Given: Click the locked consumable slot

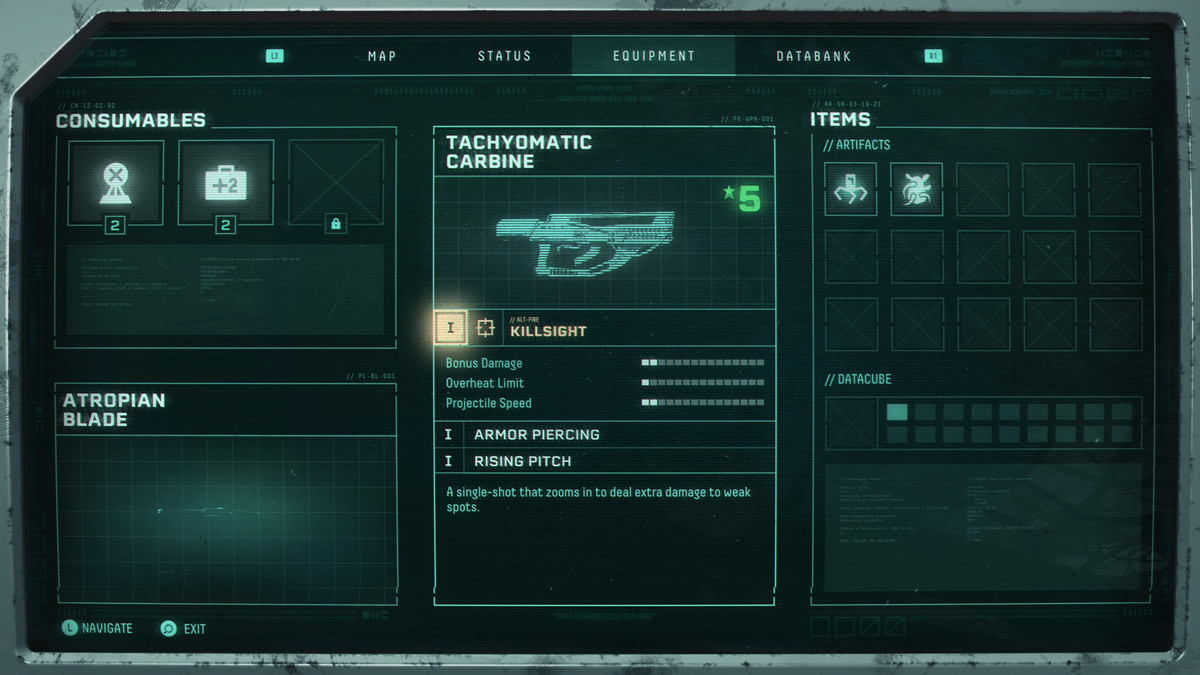Looking at the screenshot, I should [x=336, y=183].
